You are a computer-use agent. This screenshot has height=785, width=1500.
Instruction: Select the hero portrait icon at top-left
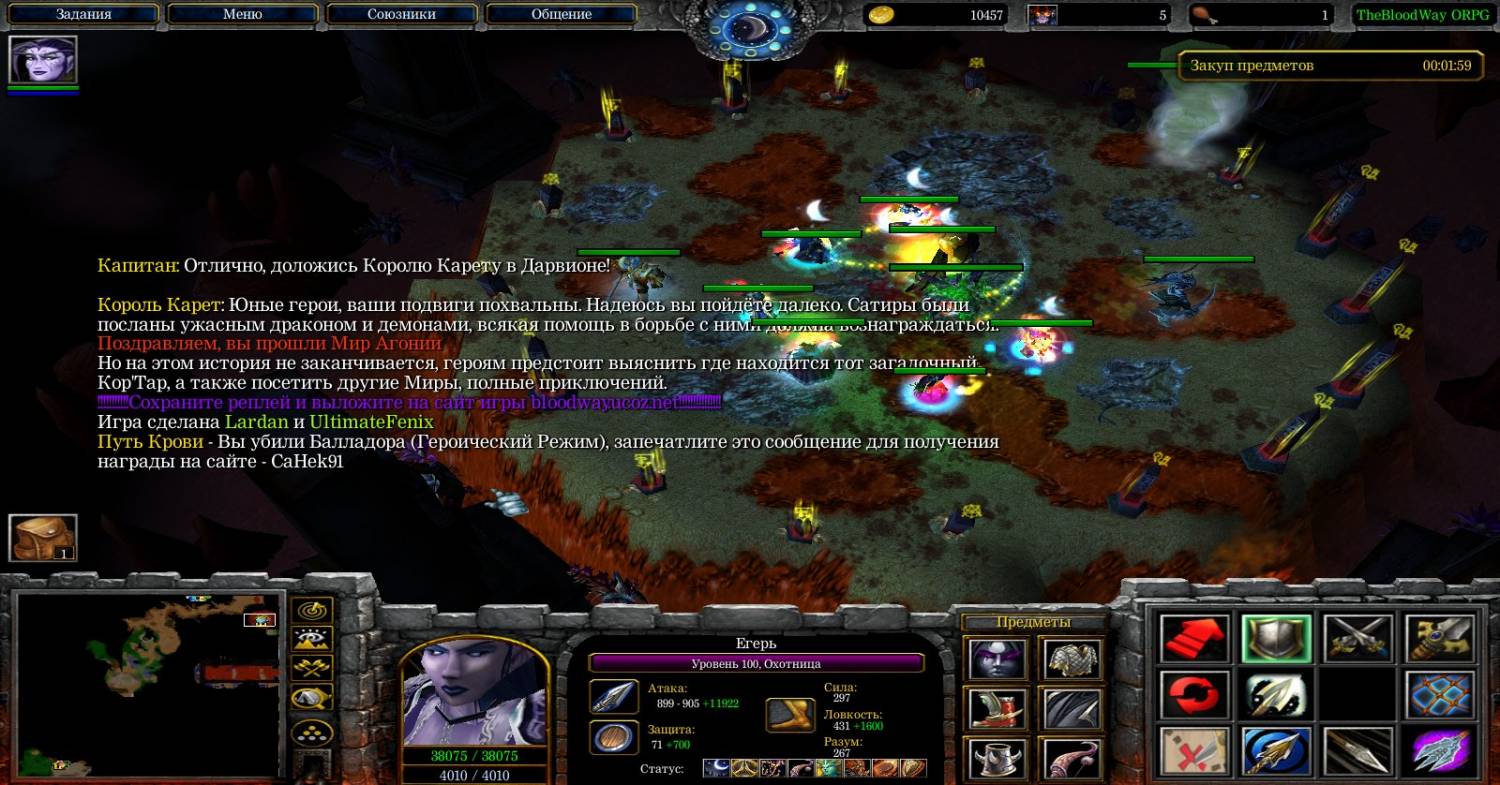coord(43,59)
